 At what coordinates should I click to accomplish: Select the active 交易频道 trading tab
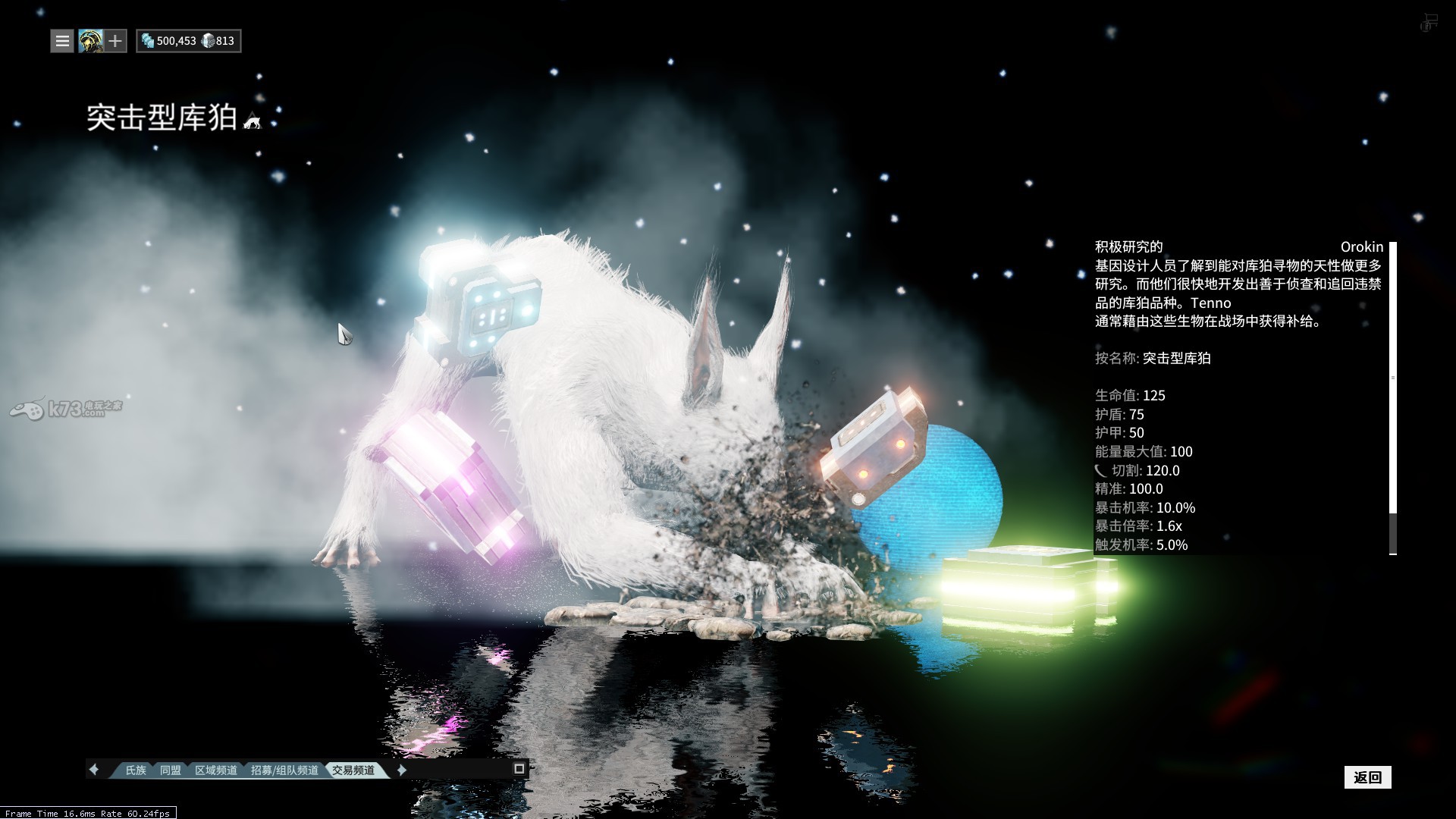pyautogui.click(x=353, y=768)
